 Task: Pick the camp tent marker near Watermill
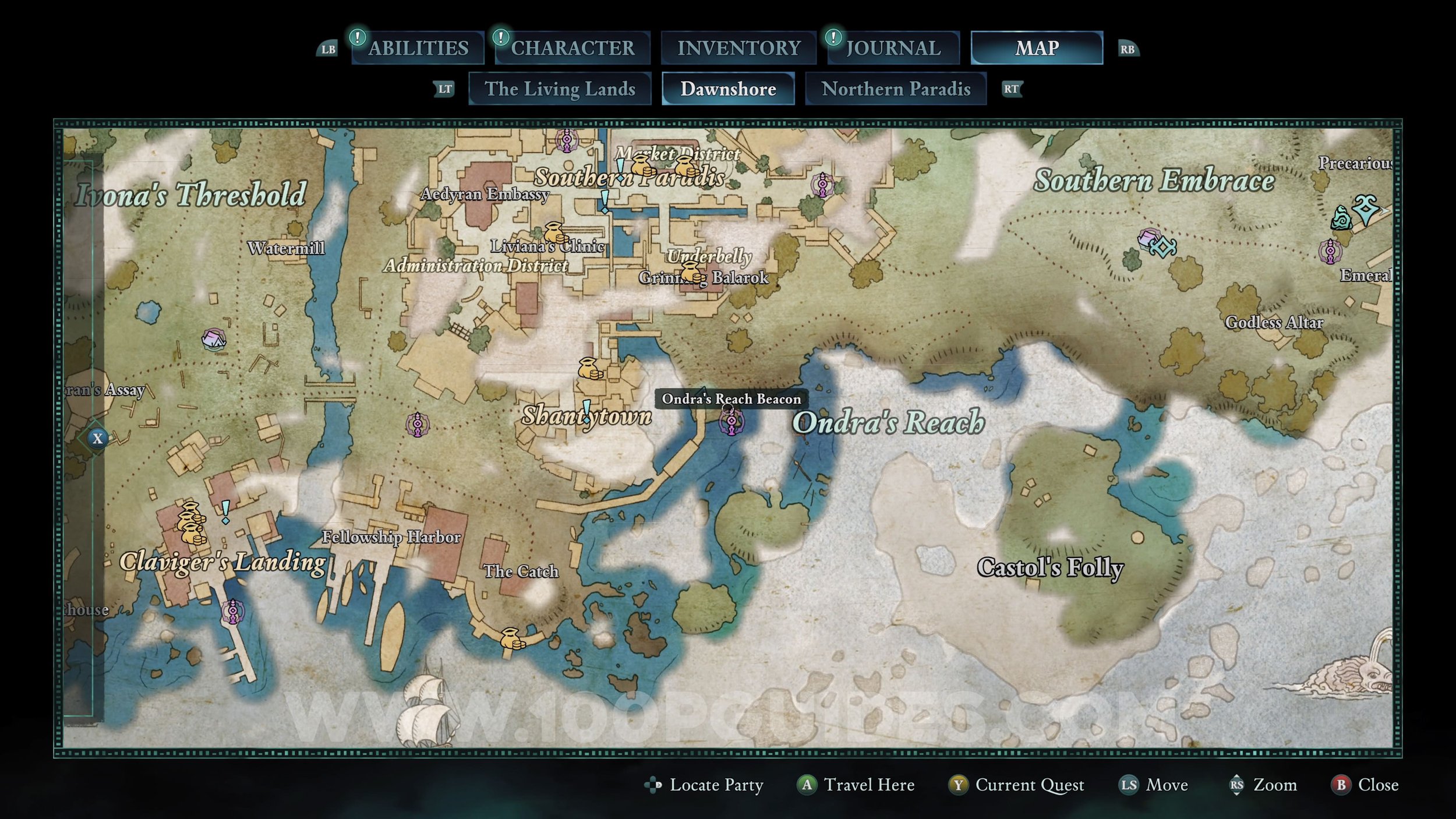coord(213,339)
